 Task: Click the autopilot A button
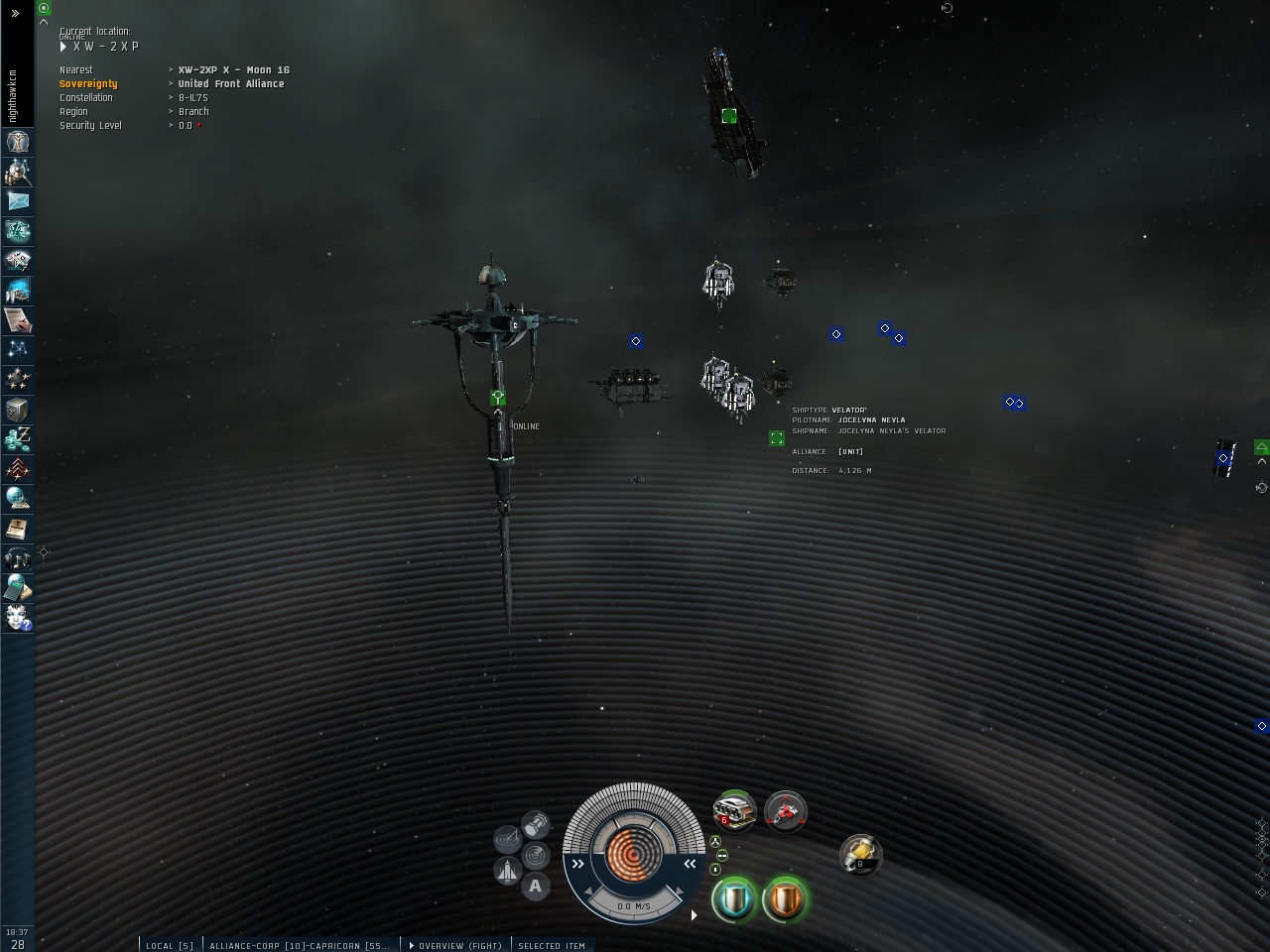(x=536, y=886)
